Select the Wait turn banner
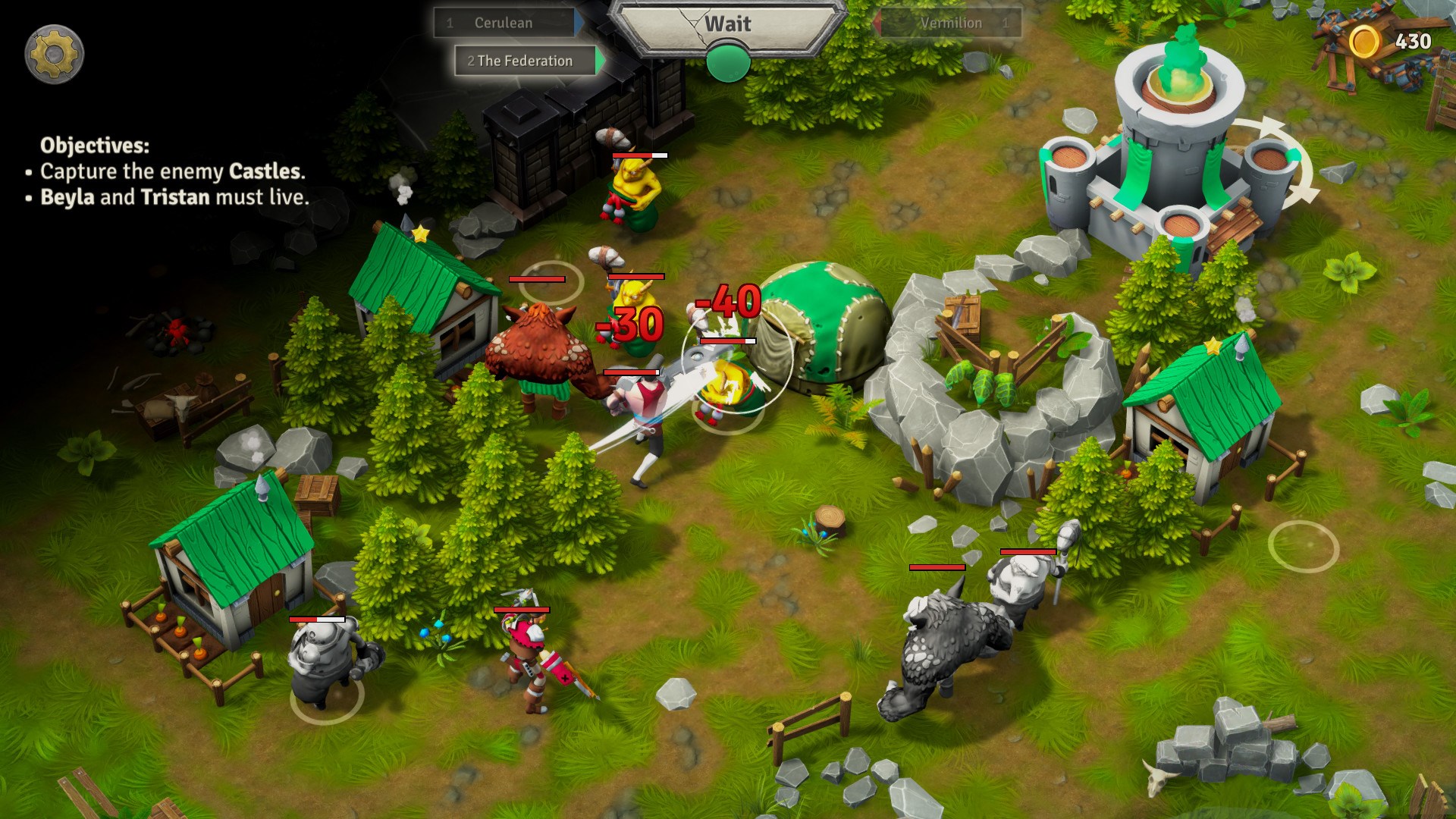The image size is (1456, 819). click(727, 25)
